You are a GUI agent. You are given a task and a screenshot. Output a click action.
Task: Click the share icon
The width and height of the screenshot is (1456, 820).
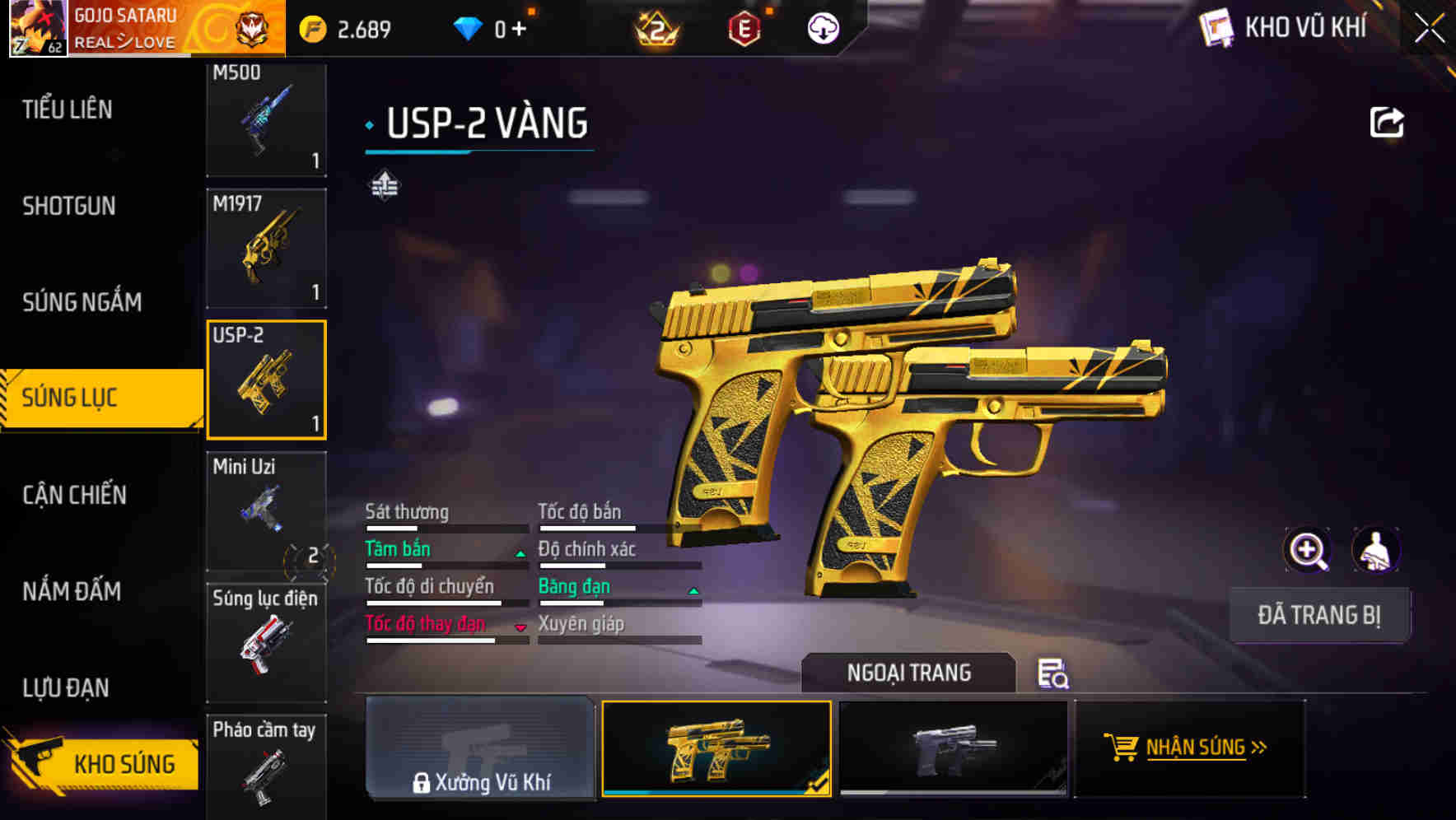[x=1386, y=123]
